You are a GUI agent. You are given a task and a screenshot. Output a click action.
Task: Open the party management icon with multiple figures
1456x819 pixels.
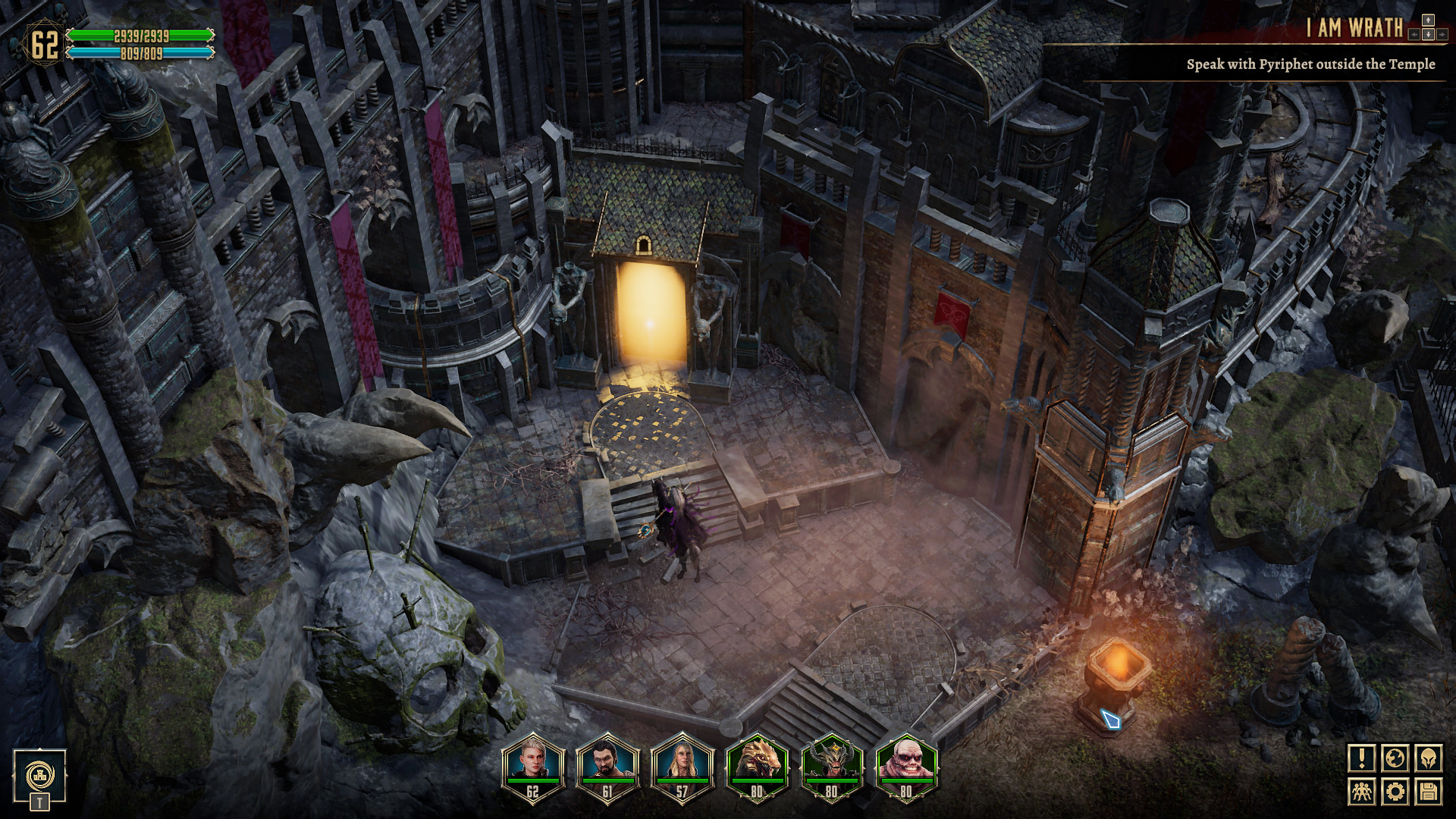(x=1363, y=792)
